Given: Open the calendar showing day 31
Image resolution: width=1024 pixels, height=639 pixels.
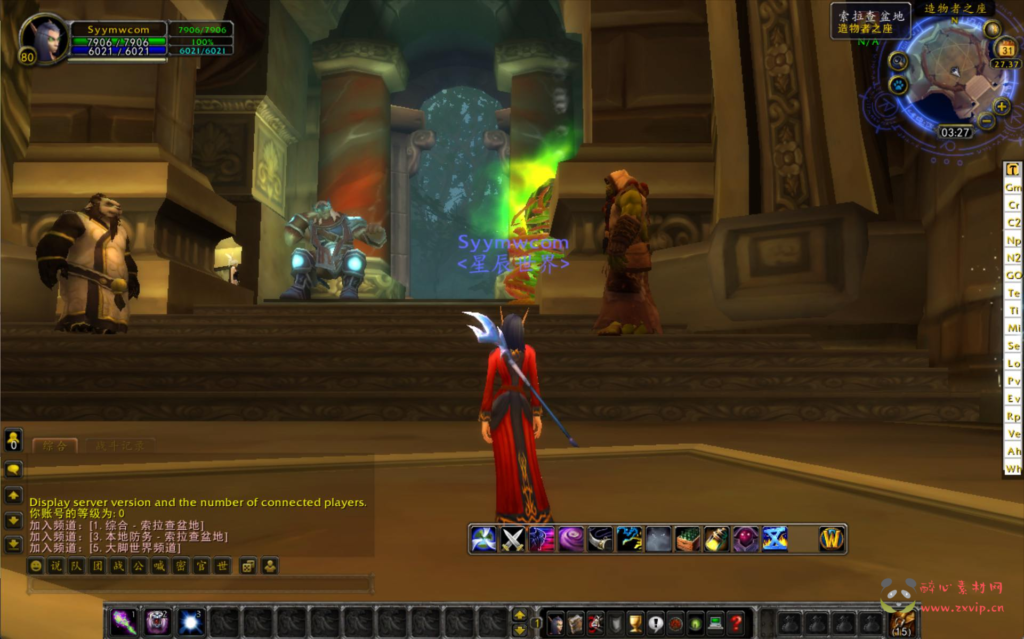Looking at the screenshot, I should pos(1006,50).
